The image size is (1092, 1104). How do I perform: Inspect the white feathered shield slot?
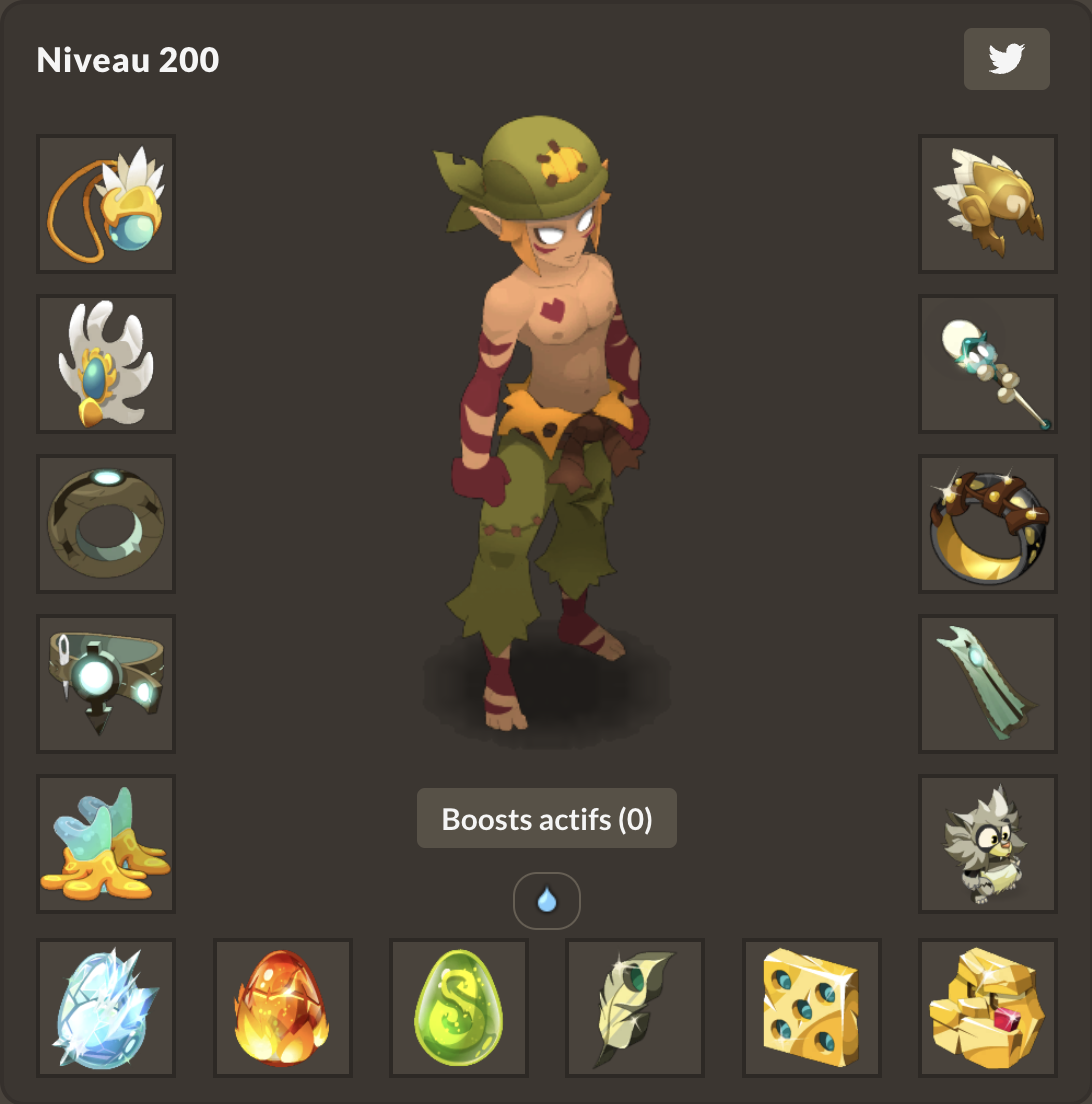(x=106, y=364)
